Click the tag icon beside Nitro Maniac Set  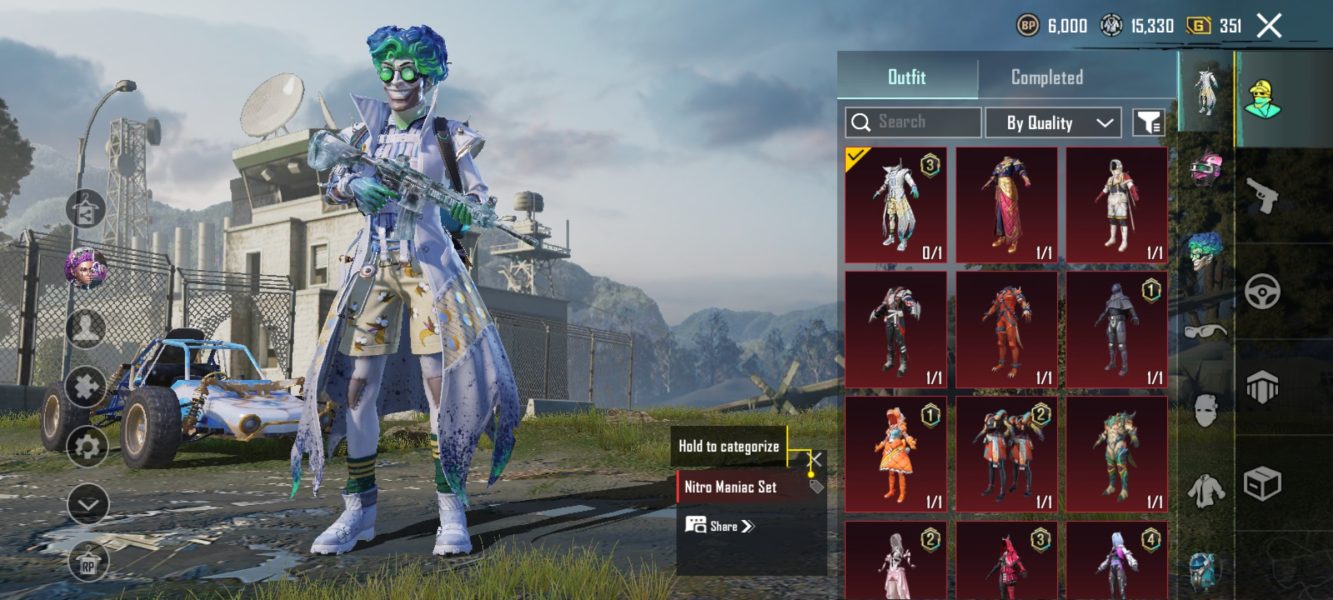(816, 487)
